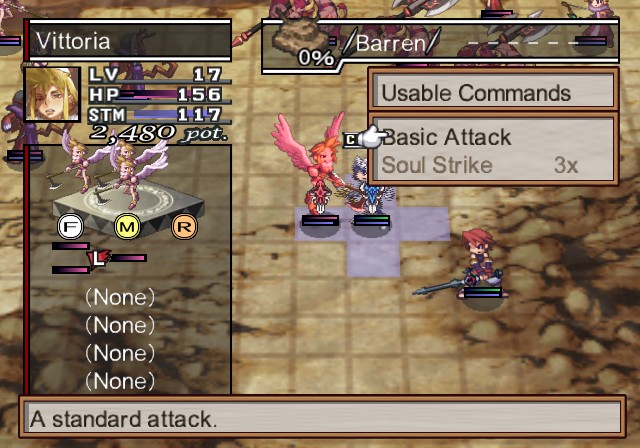Click Vittoria's character portrait

pyautogui.click(x=52, y=94)
